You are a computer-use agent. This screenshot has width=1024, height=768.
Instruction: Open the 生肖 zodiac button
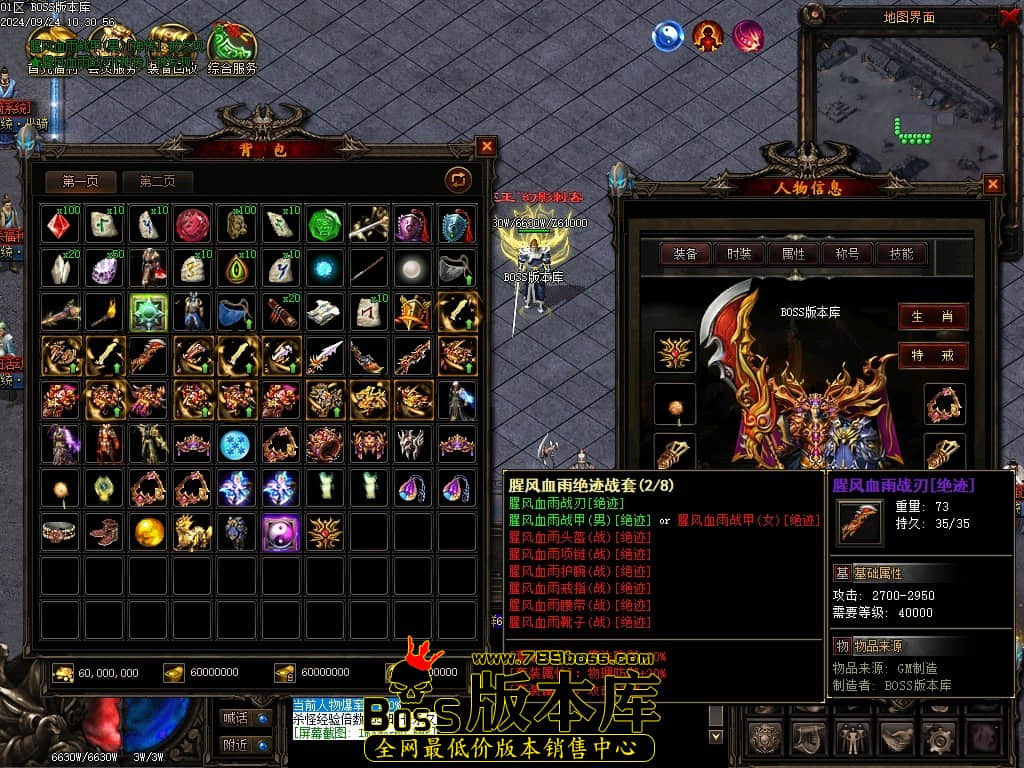point(932,317)
